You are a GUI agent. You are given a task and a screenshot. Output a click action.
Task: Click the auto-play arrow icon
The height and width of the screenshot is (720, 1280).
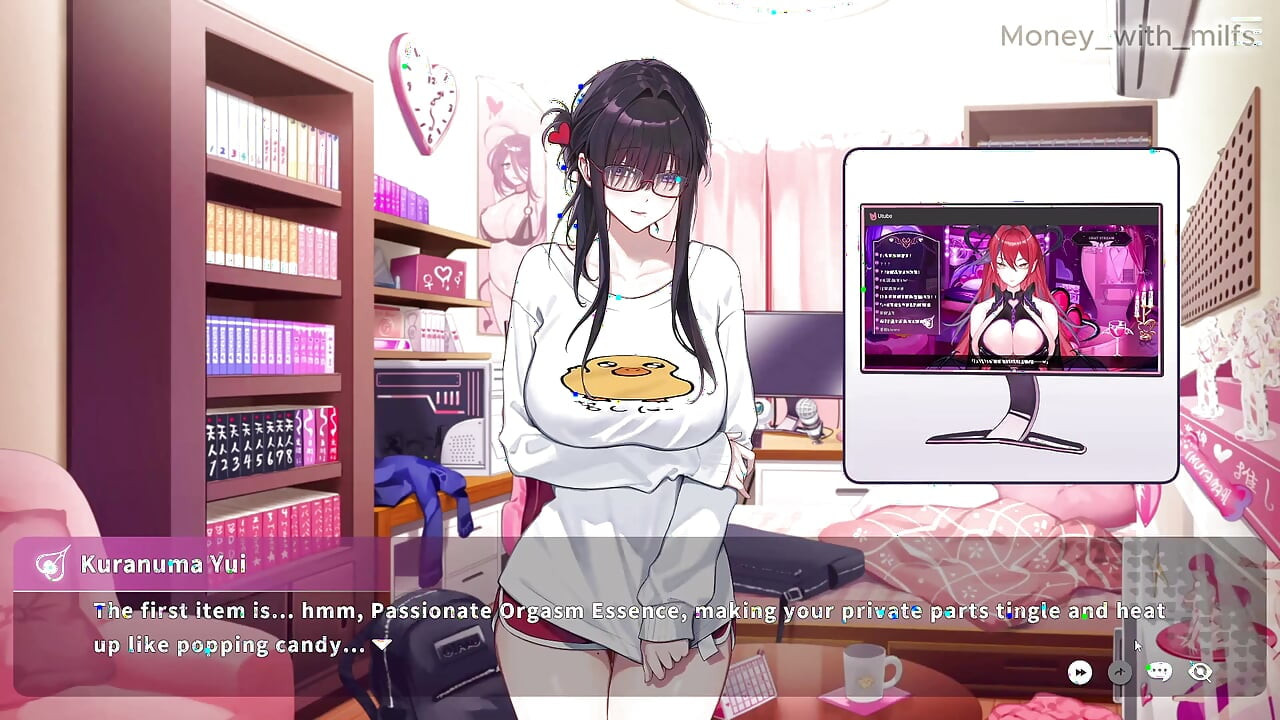pos(1120,672)
